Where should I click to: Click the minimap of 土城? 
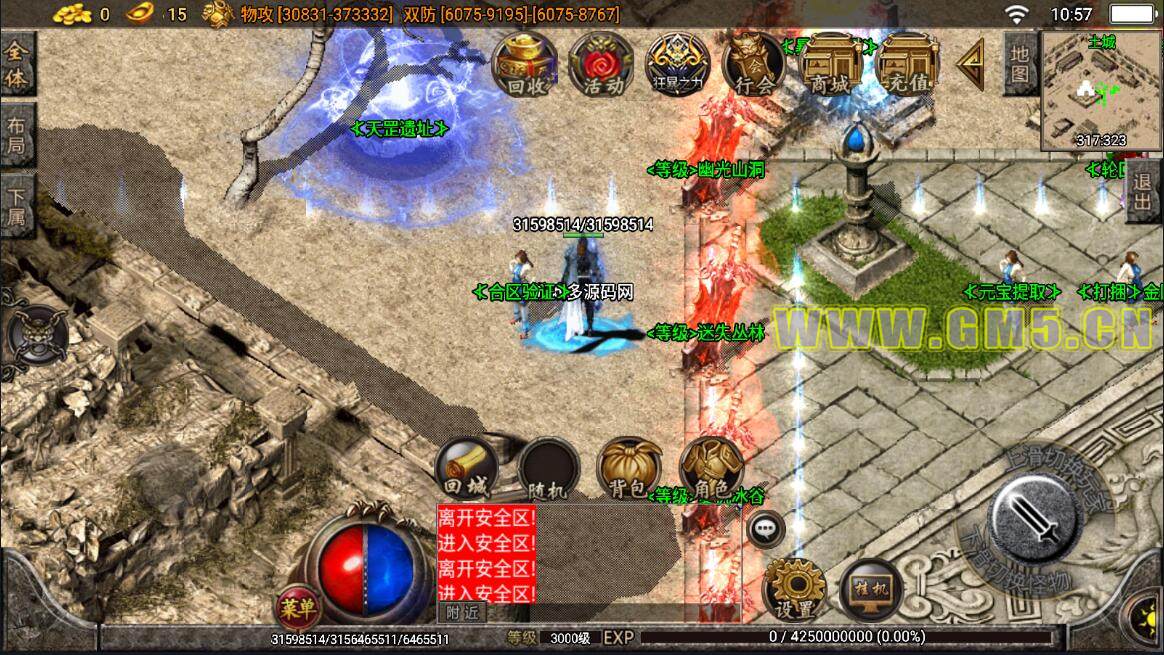pyautogui.click(x=1100, y=90)
